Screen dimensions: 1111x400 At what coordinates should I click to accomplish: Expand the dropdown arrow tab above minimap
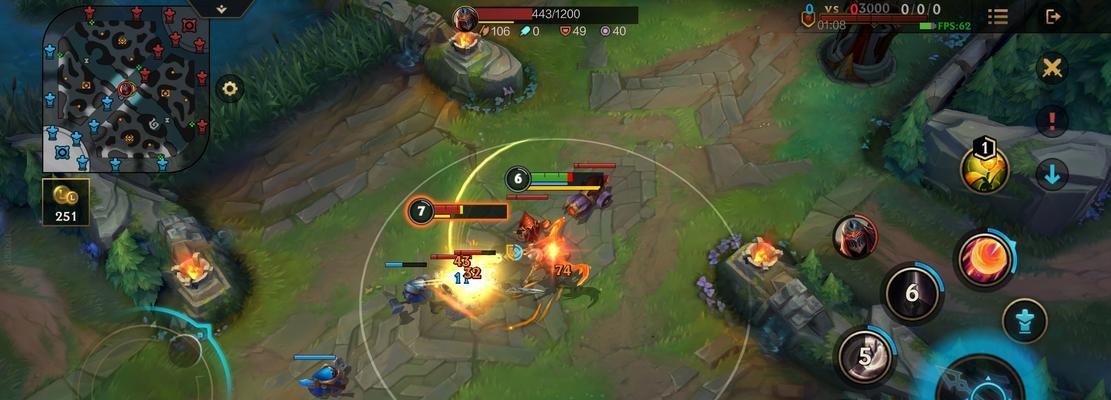click(x=220, y=7)
